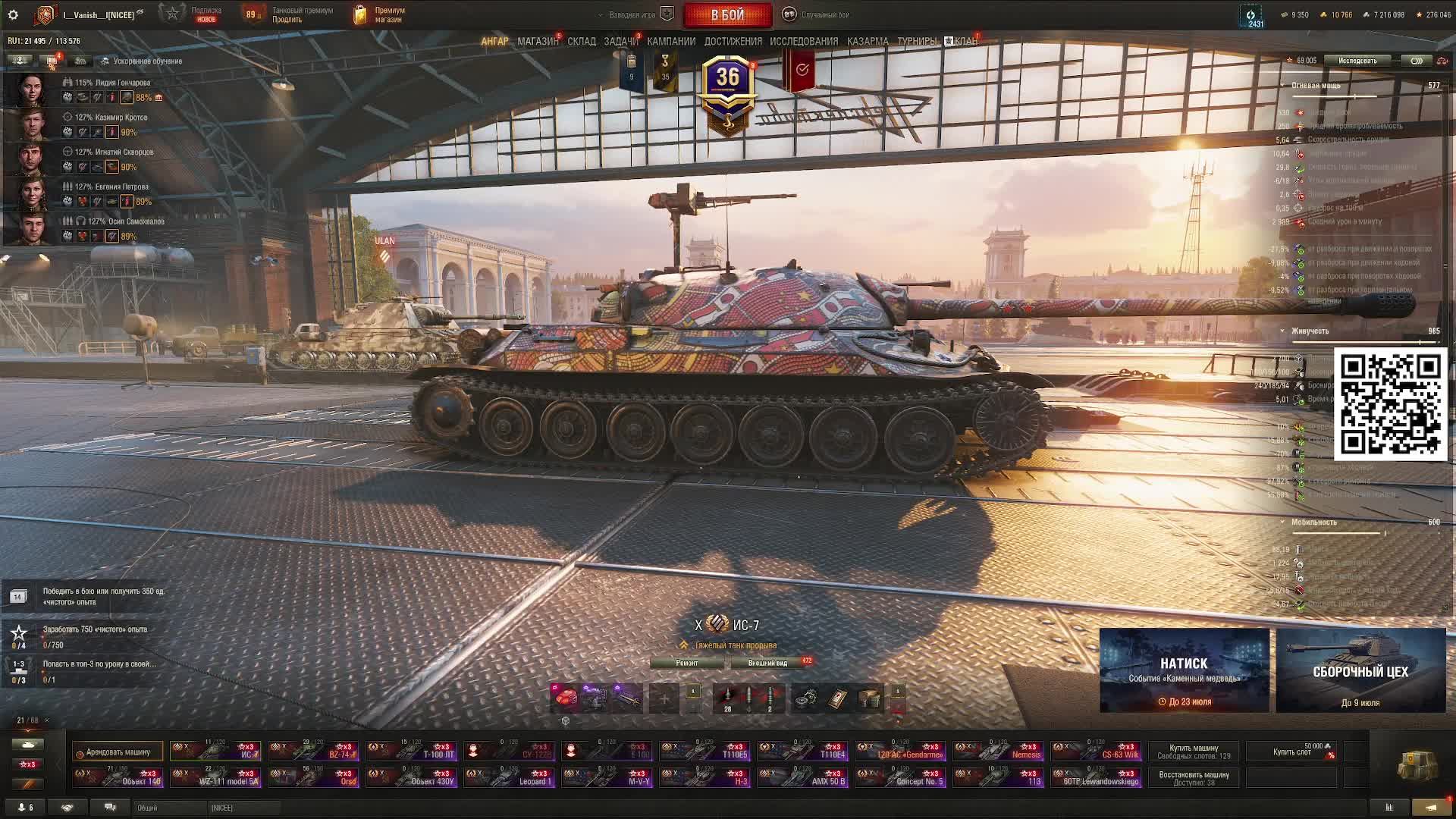The image size is (1456, 819).
Task: Click the Исследовать button
Action: tap(1357, 61)
